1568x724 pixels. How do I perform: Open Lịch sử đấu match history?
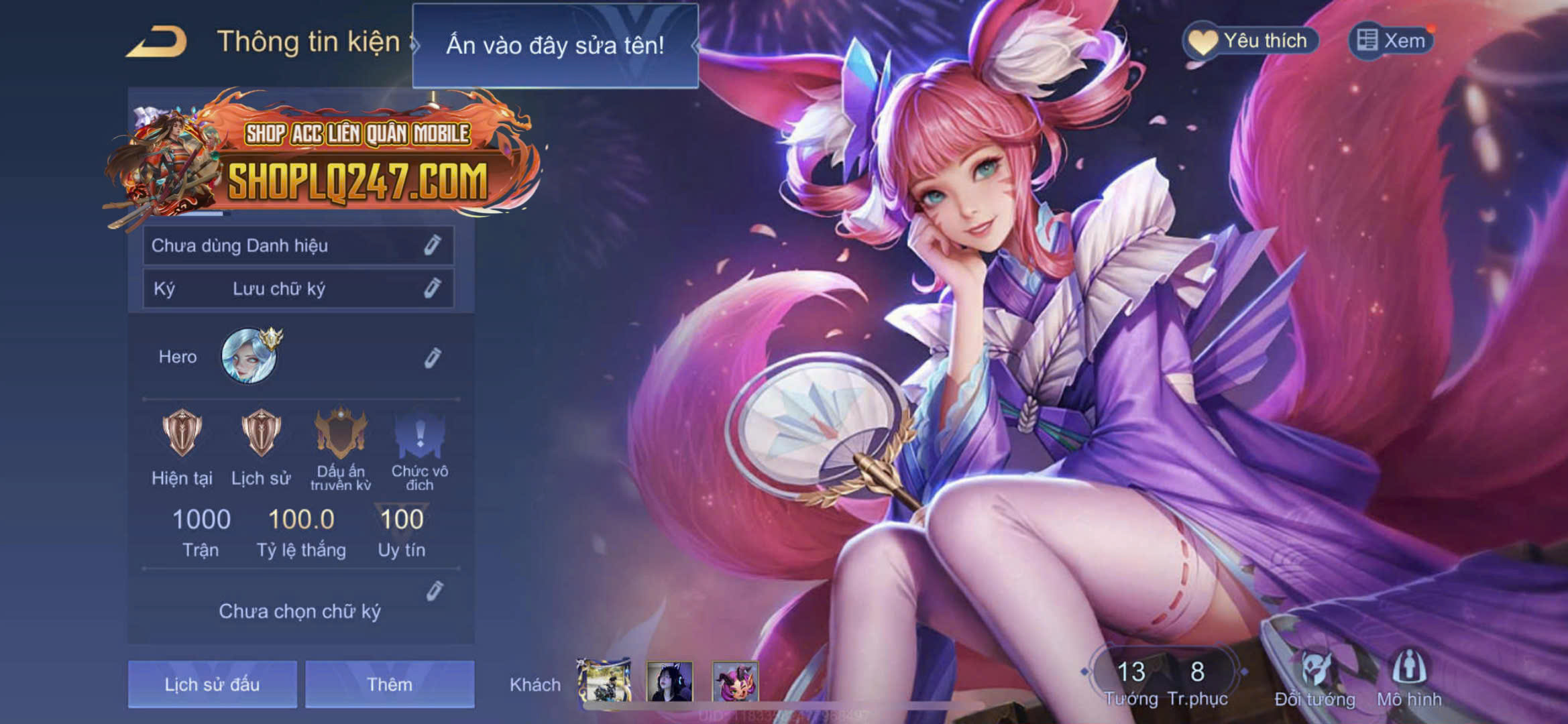(212, 684)
